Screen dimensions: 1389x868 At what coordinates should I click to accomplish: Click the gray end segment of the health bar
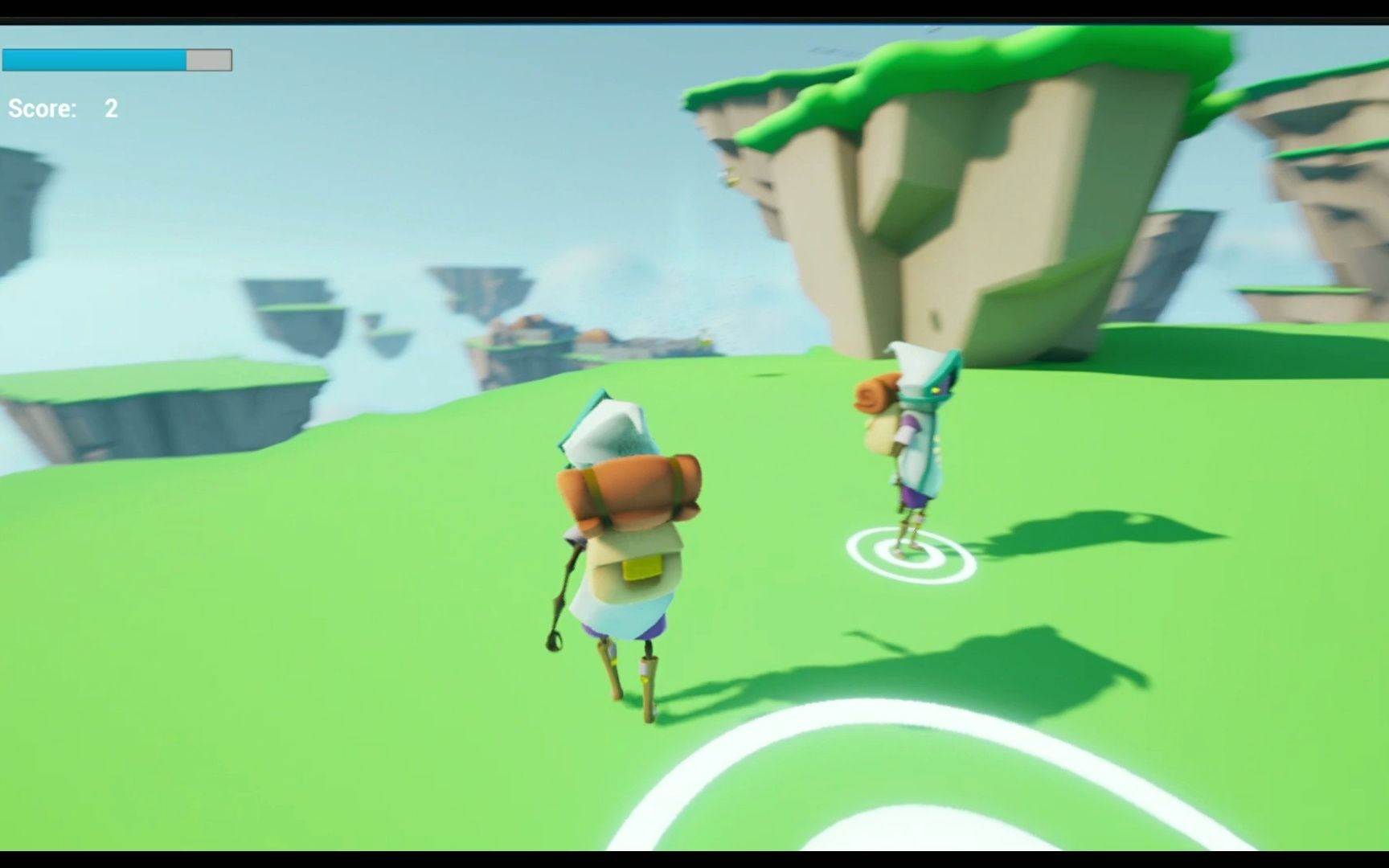[207, 60]
